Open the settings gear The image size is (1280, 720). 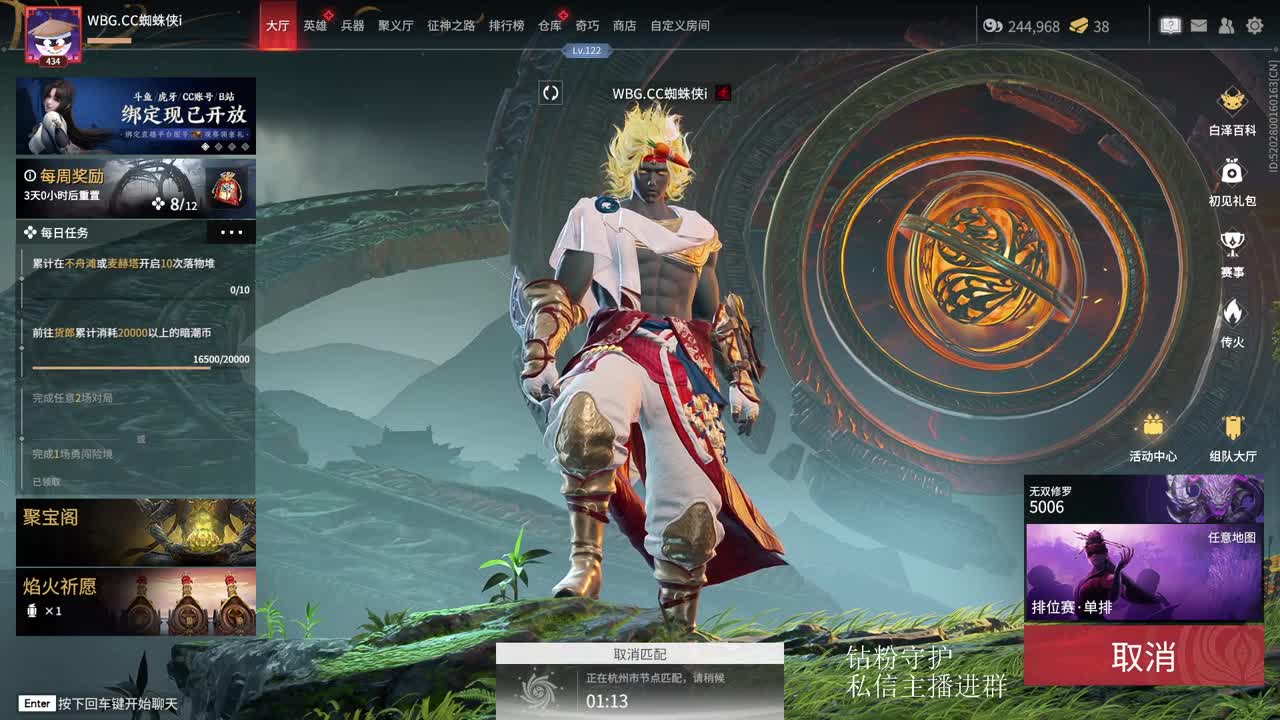(x=1254, y=25)
